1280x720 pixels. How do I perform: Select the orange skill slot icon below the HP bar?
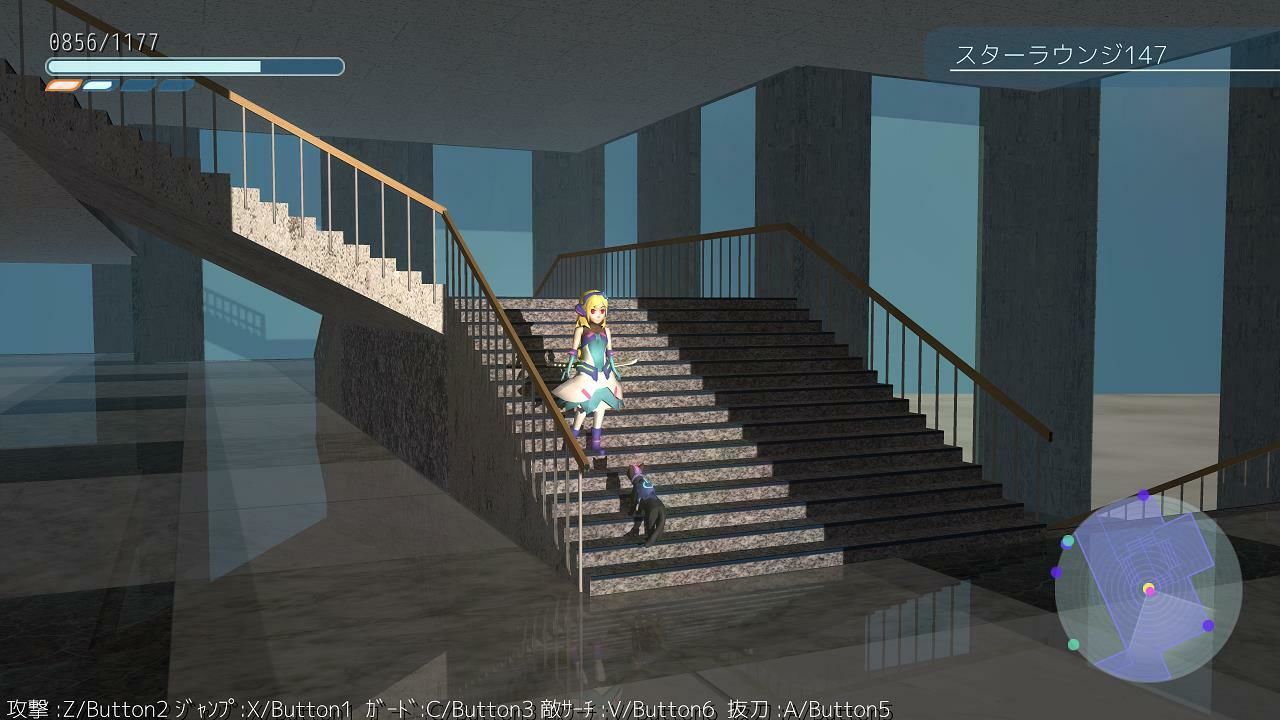[x=62, y=85]
